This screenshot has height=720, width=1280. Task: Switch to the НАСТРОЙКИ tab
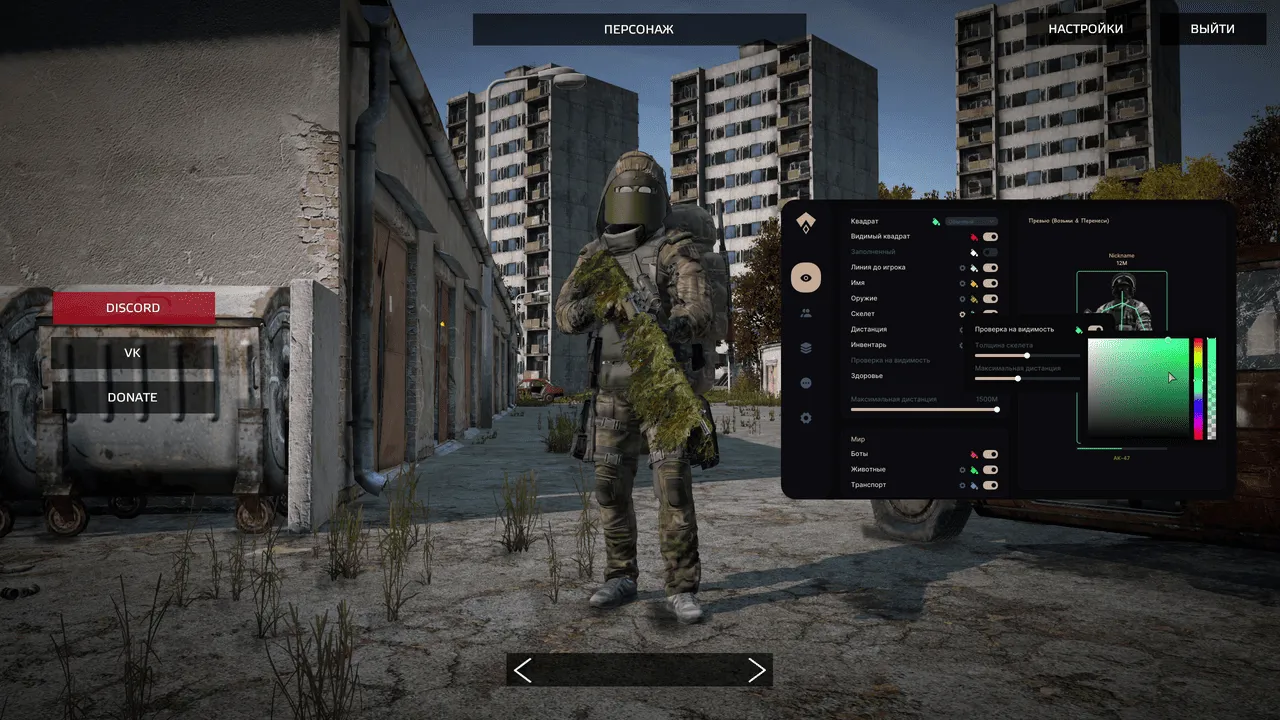pyautogui.click(x=1086, y=28)
